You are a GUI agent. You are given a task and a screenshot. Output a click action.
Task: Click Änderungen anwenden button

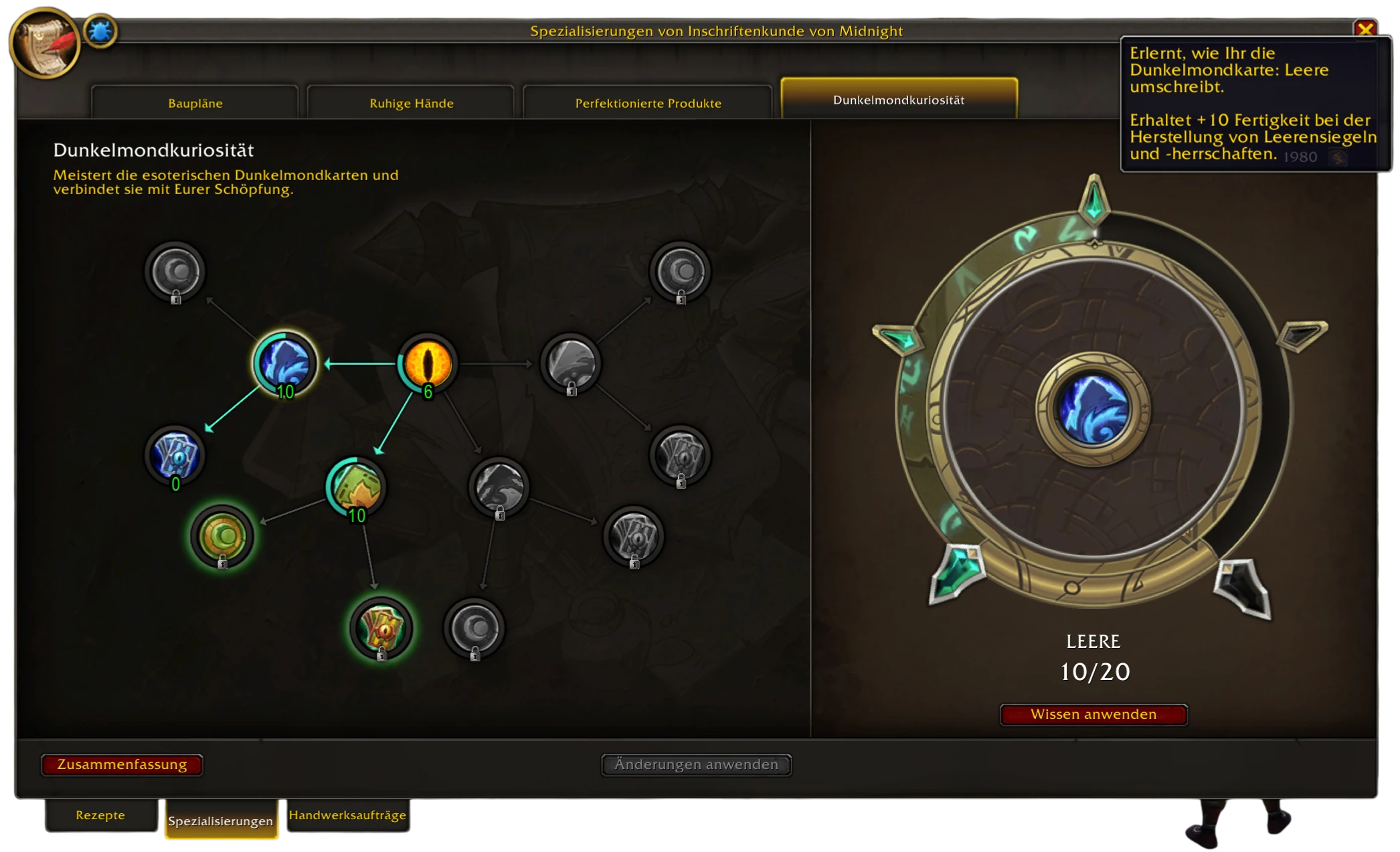[696, 764]
